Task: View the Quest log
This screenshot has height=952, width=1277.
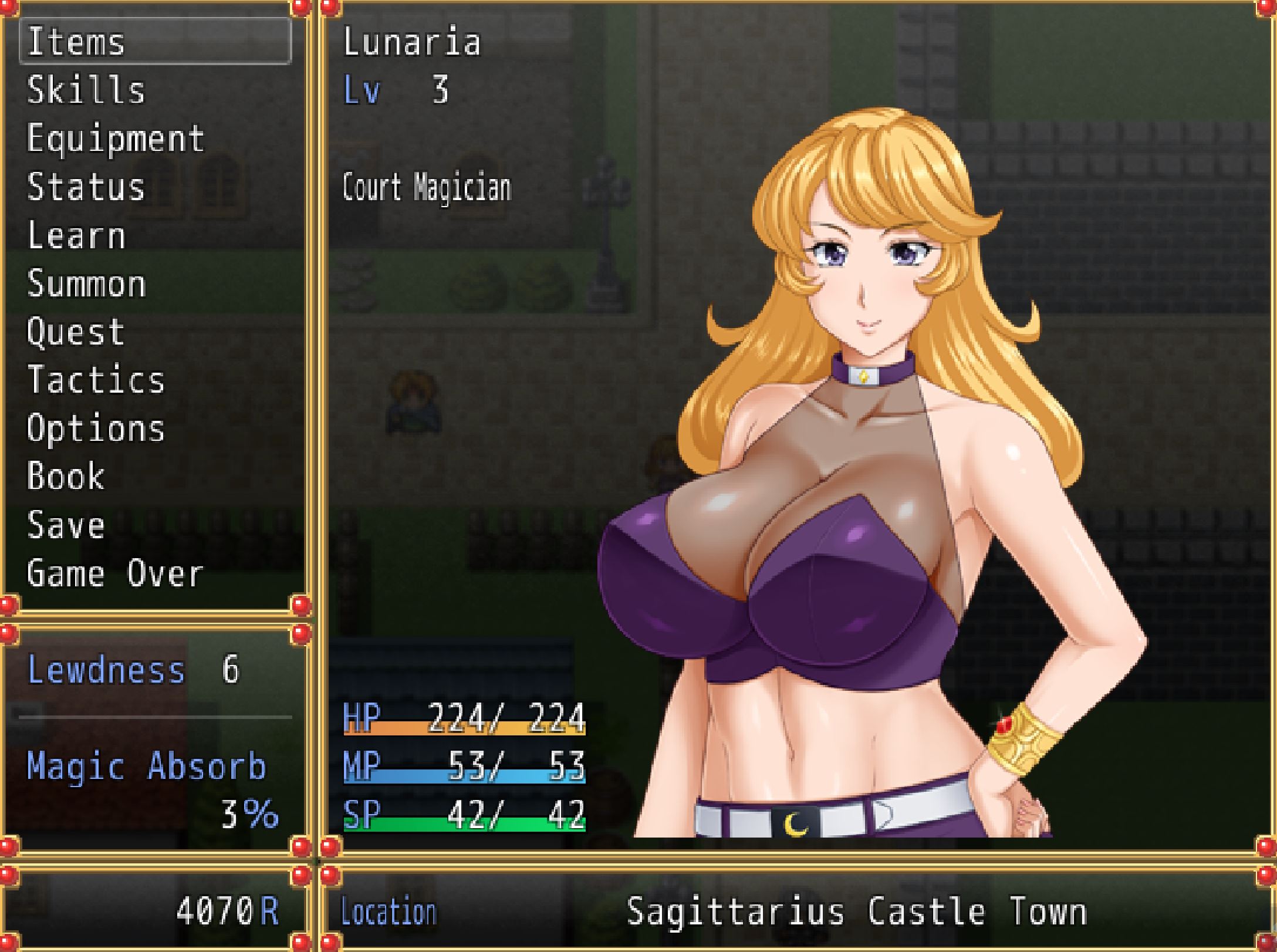Action: (x=76, y=332)
